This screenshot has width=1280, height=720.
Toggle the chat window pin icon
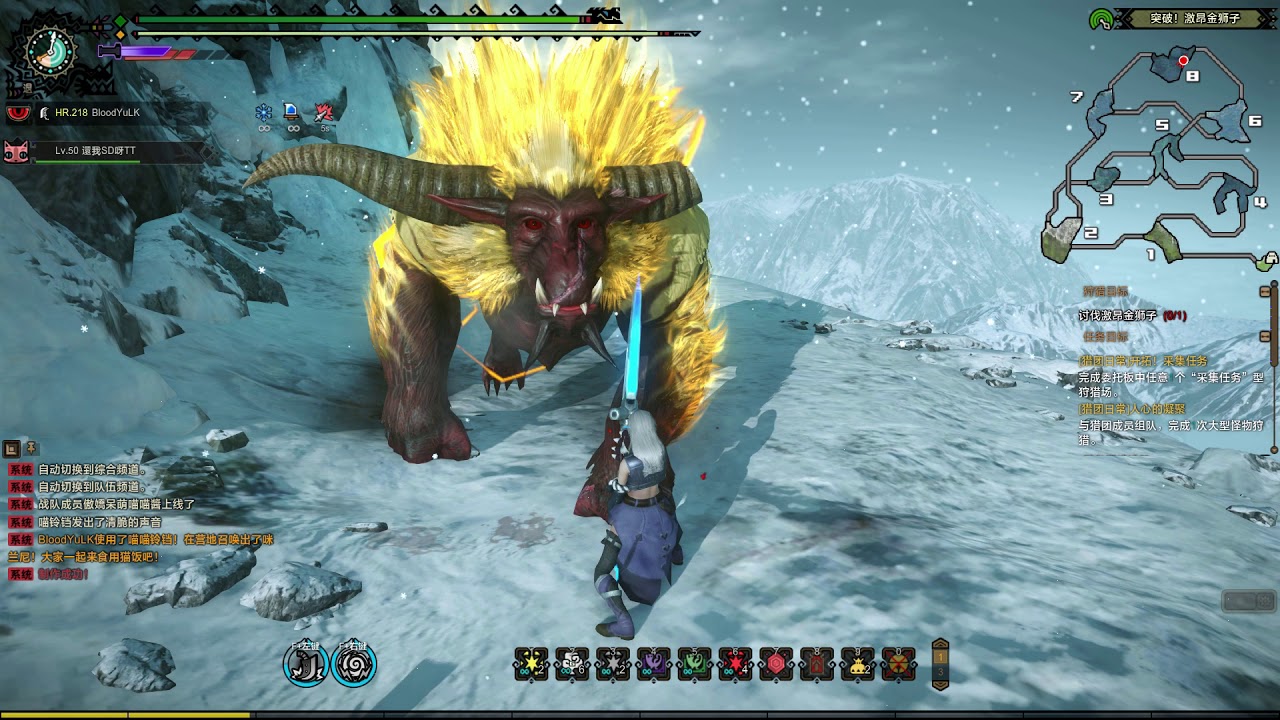[31, 448]
